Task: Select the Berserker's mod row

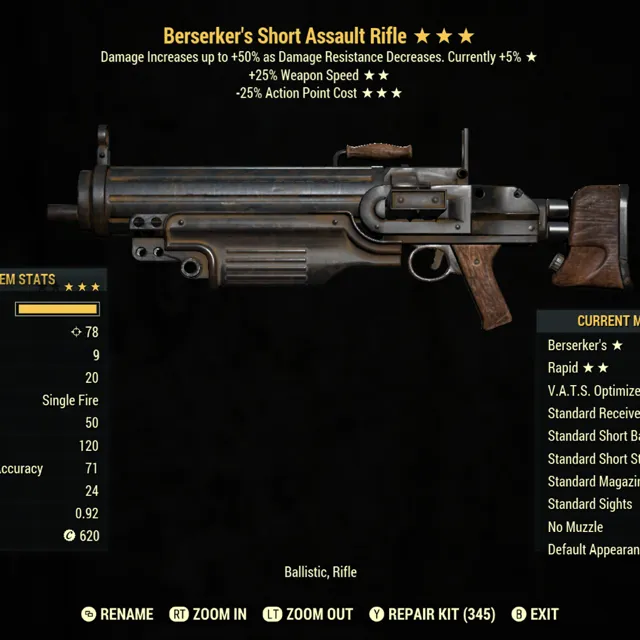Action: 586,345
